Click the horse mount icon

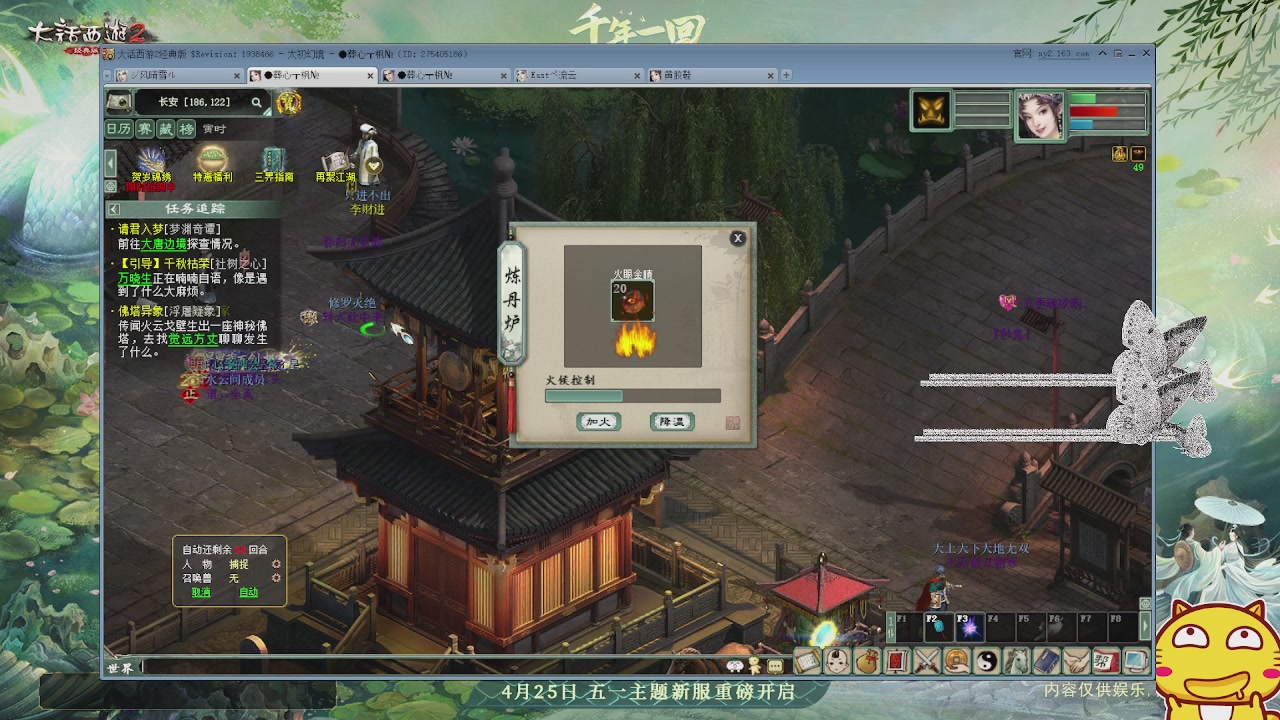(1016, 661)
